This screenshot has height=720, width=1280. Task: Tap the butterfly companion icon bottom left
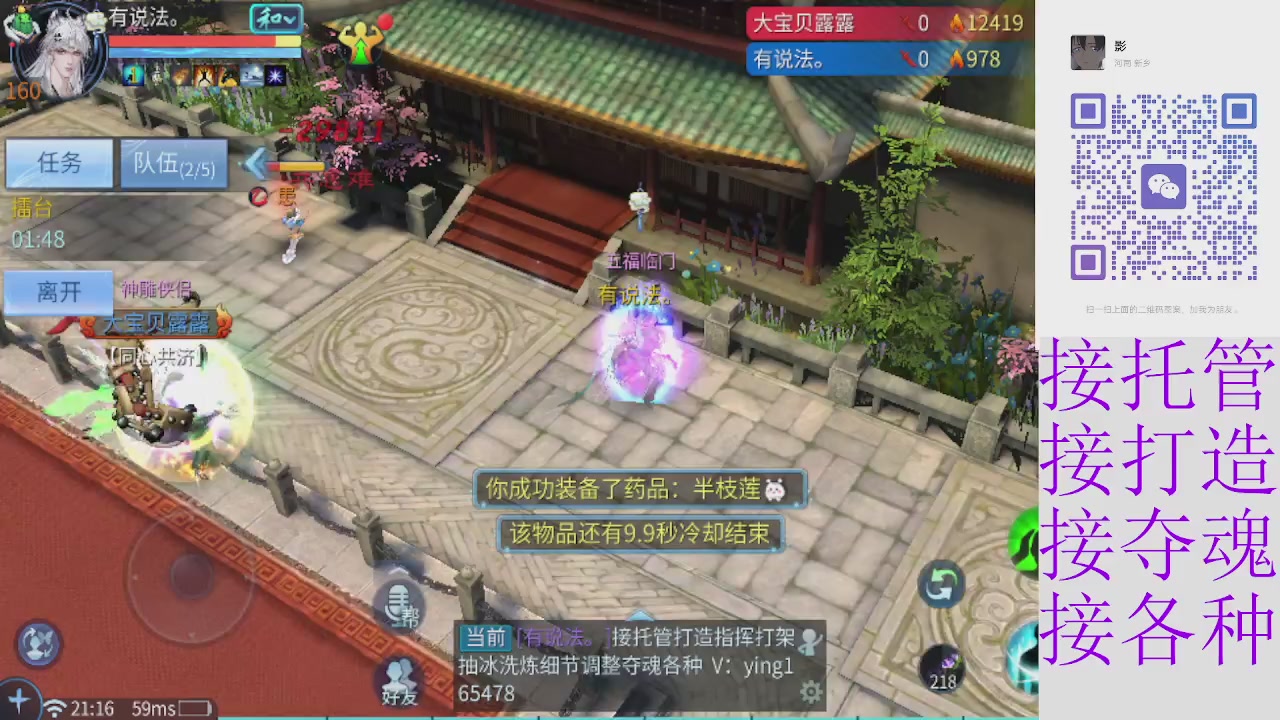(x=38, y=643)
